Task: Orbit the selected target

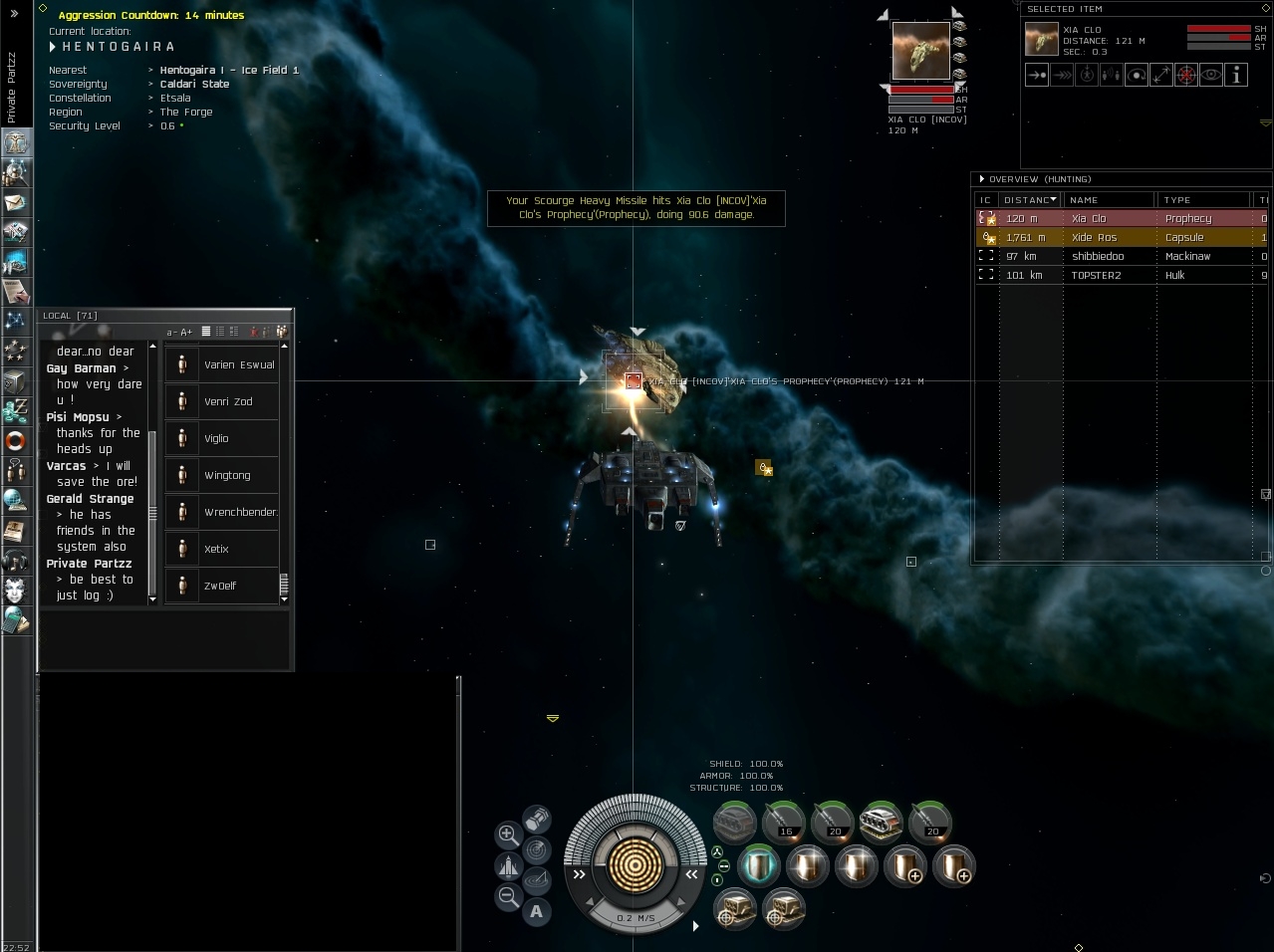Action: pyautogui.click(x=1137, y=75)
